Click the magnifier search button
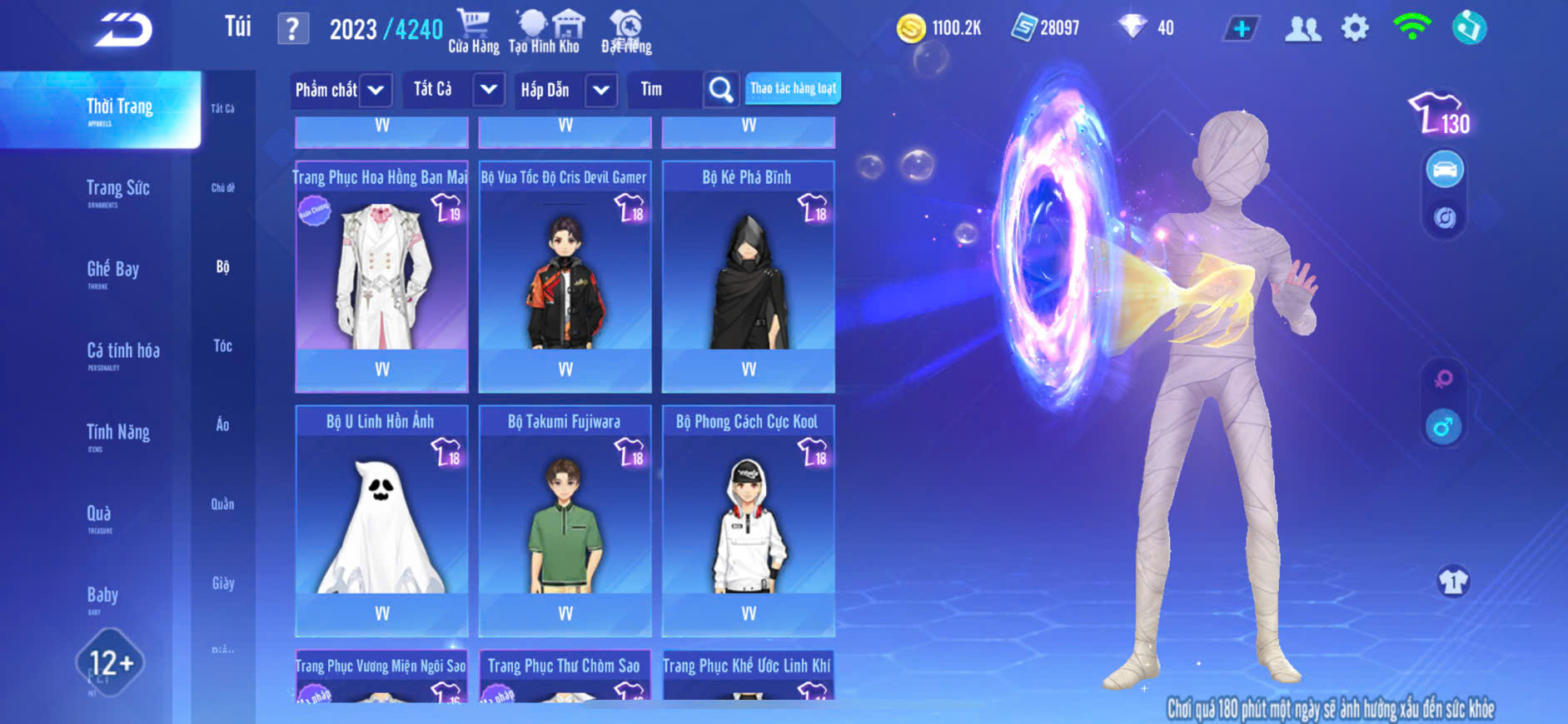The height and width of the screenshot is (724, 1568). coord(720,90)
